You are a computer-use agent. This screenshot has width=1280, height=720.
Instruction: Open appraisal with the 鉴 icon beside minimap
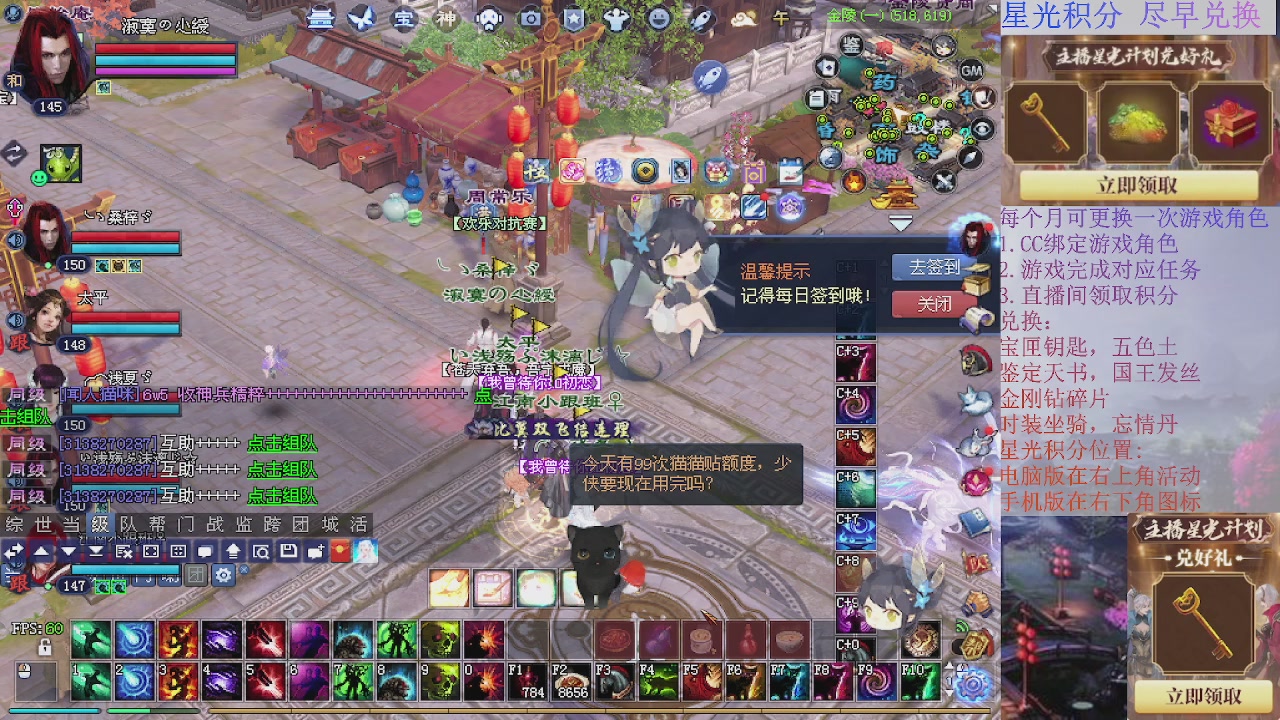pos(852,46)
